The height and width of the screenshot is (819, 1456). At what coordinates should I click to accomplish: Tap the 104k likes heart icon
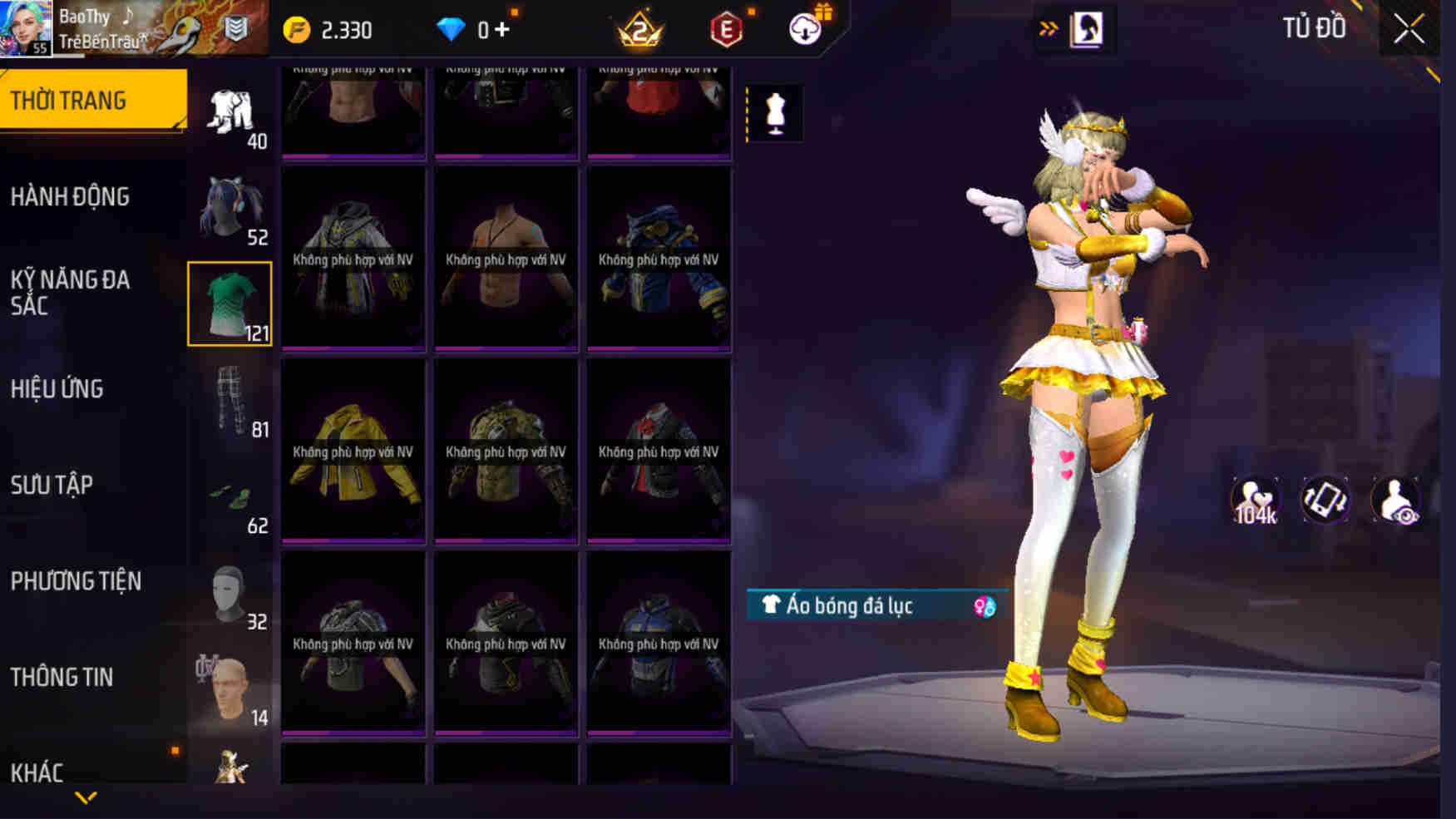pos(1253,498)
